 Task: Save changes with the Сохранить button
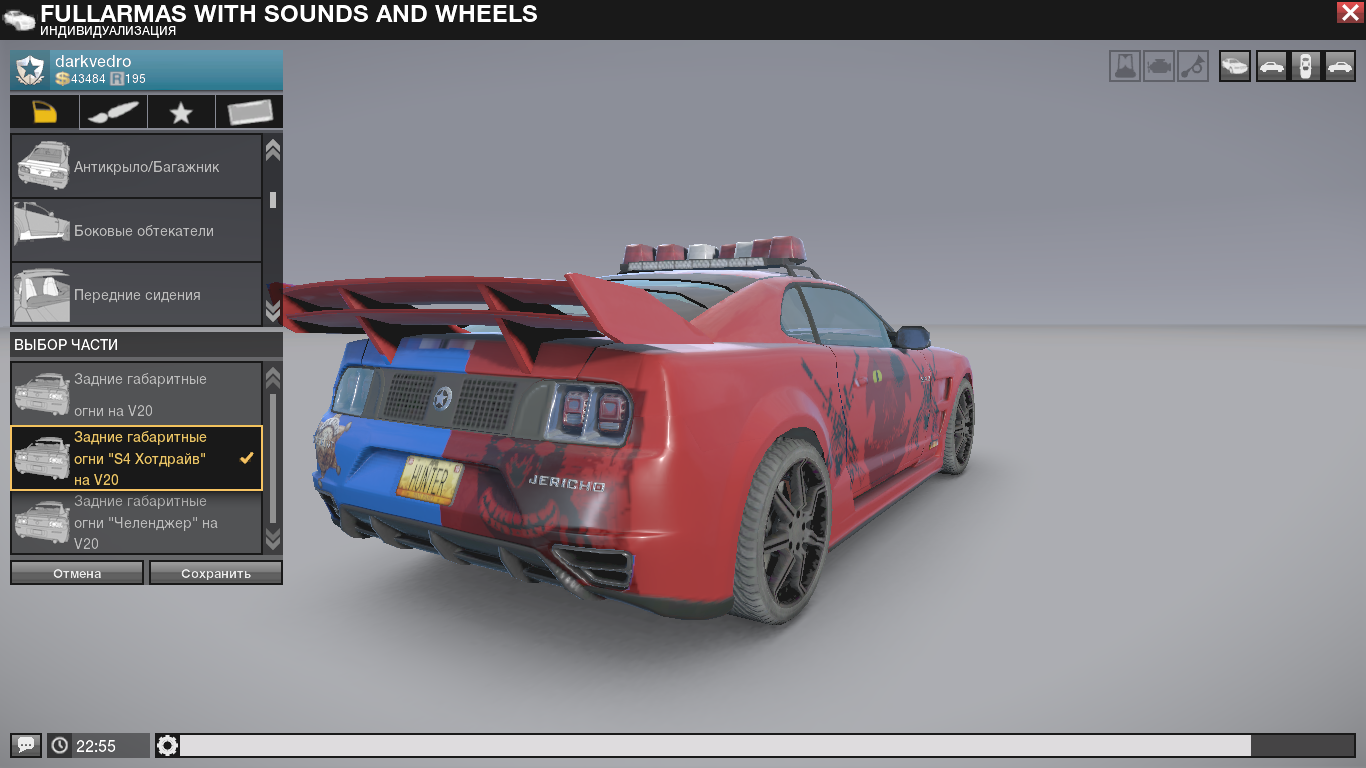coord(216,573)
